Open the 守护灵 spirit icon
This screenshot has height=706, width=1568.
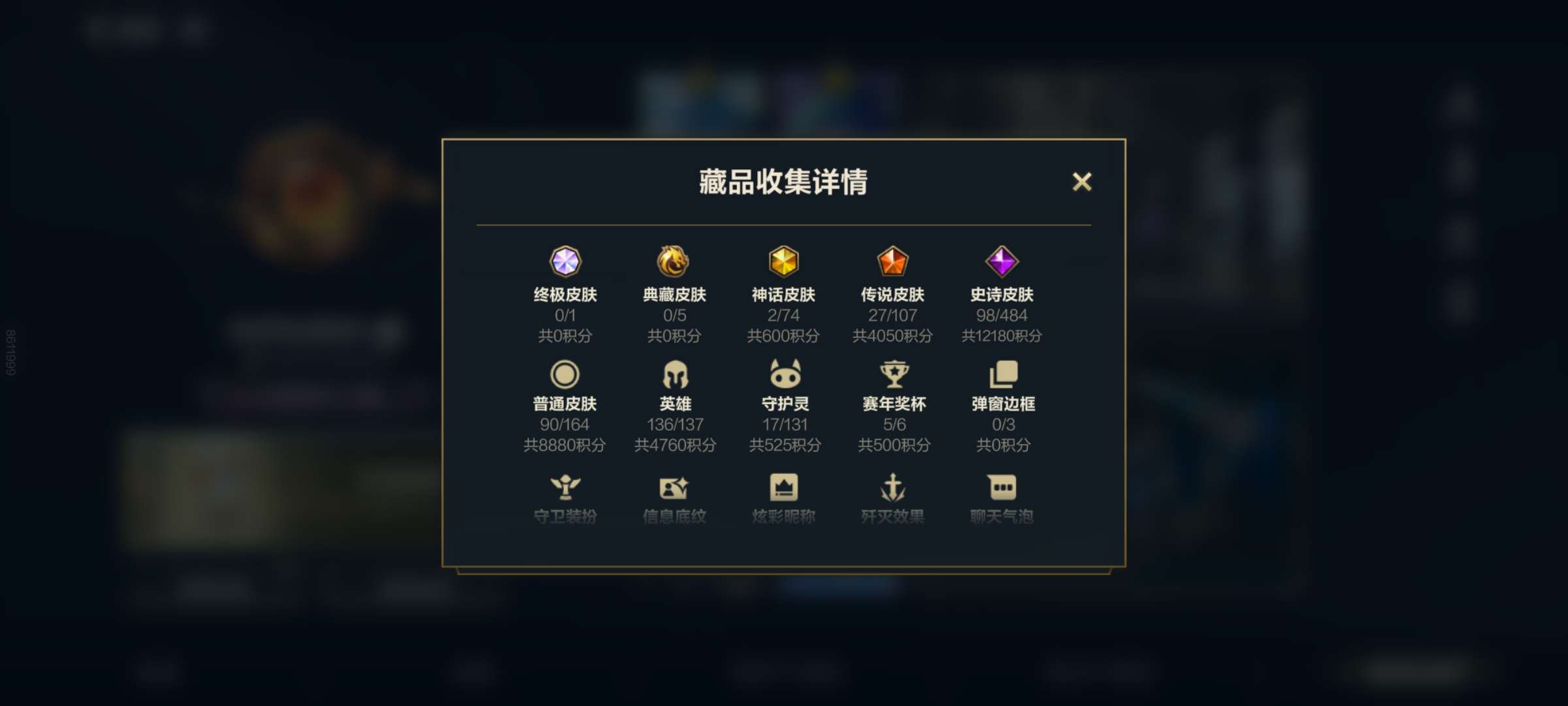[x=784, y=373]
